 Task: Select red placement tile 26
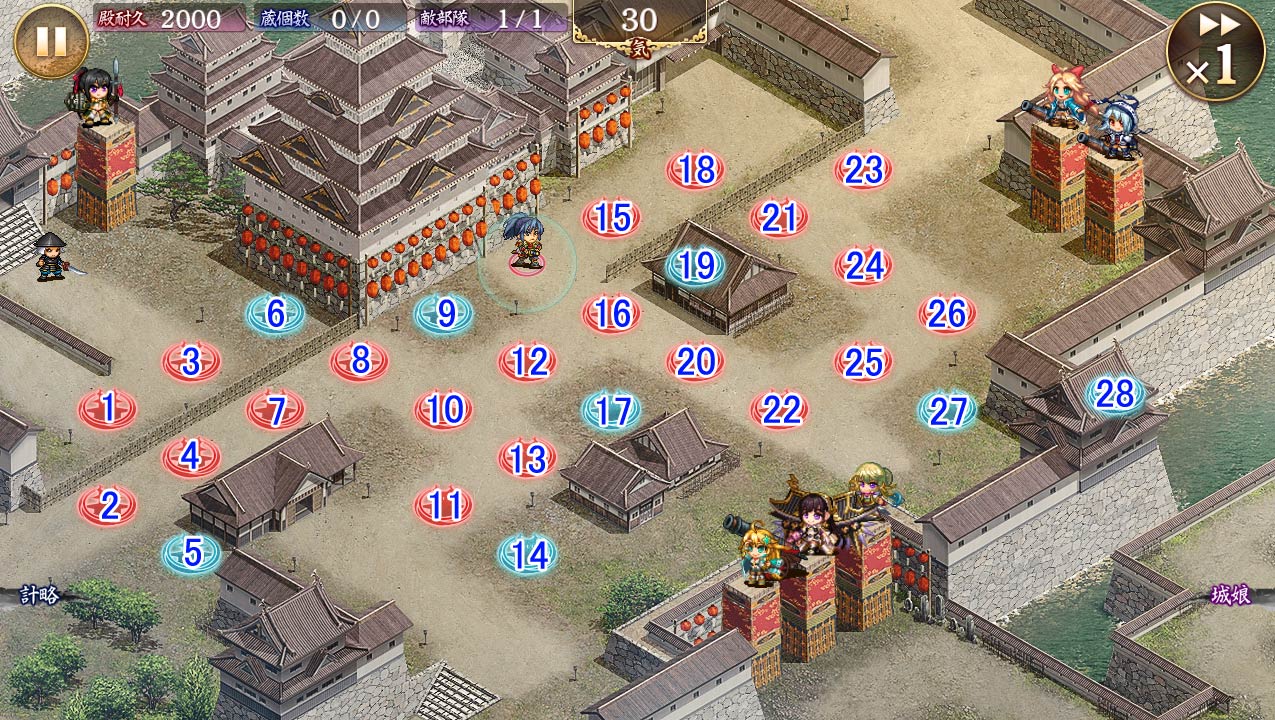[x=947, y=314]
